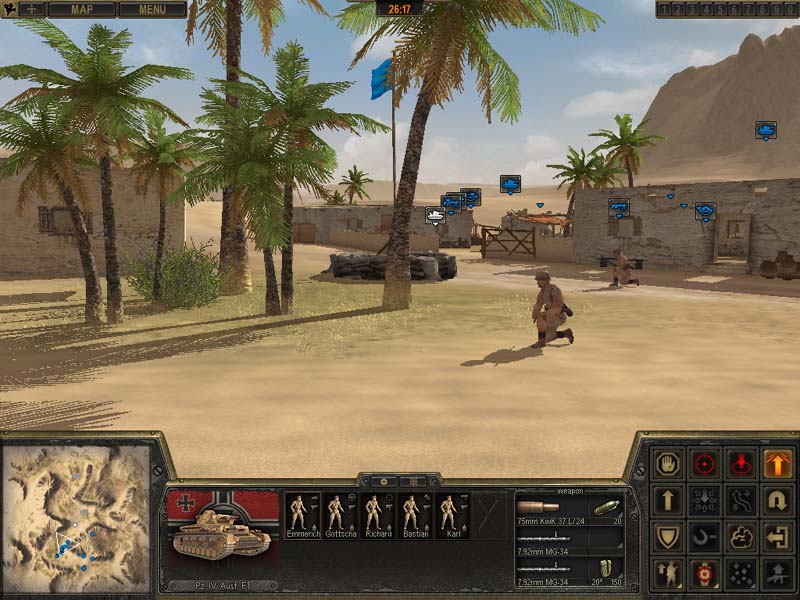Select crew member Emmerich
Screen dimensions: 800x600
coord(301,516)
